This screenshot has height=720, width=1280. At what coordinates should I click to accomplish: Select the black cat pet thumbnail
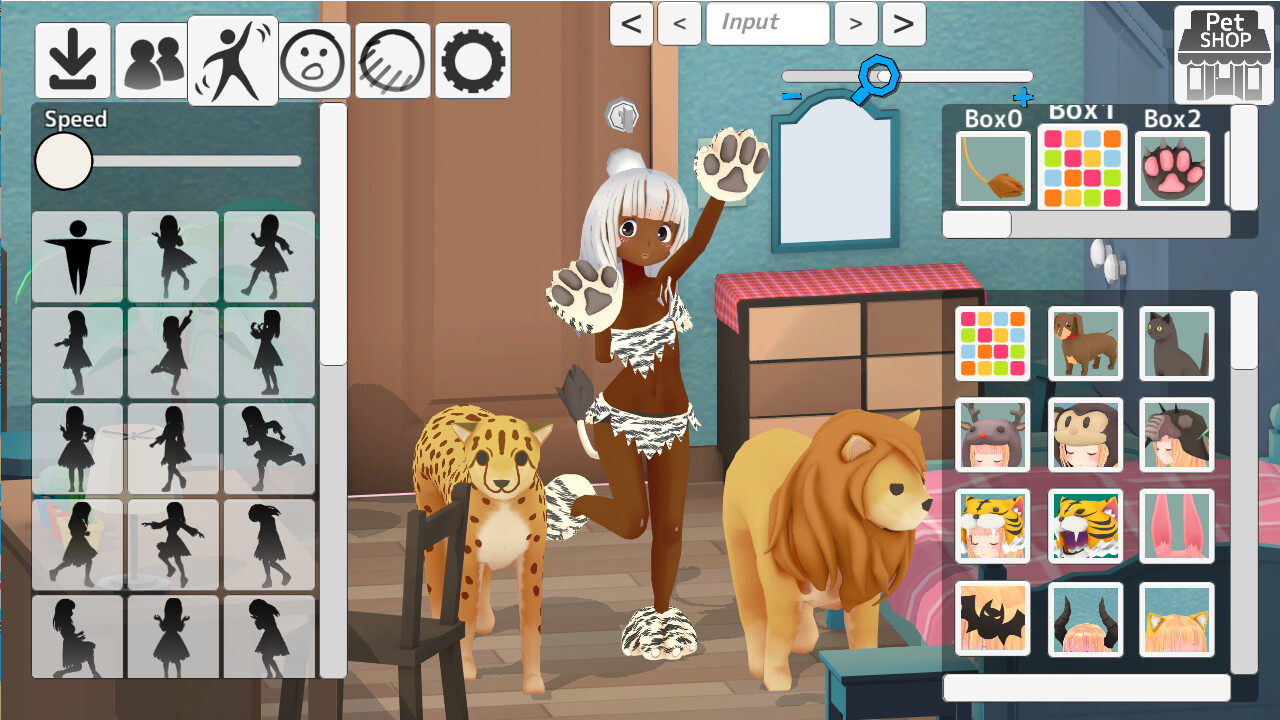coord(1177,345)
